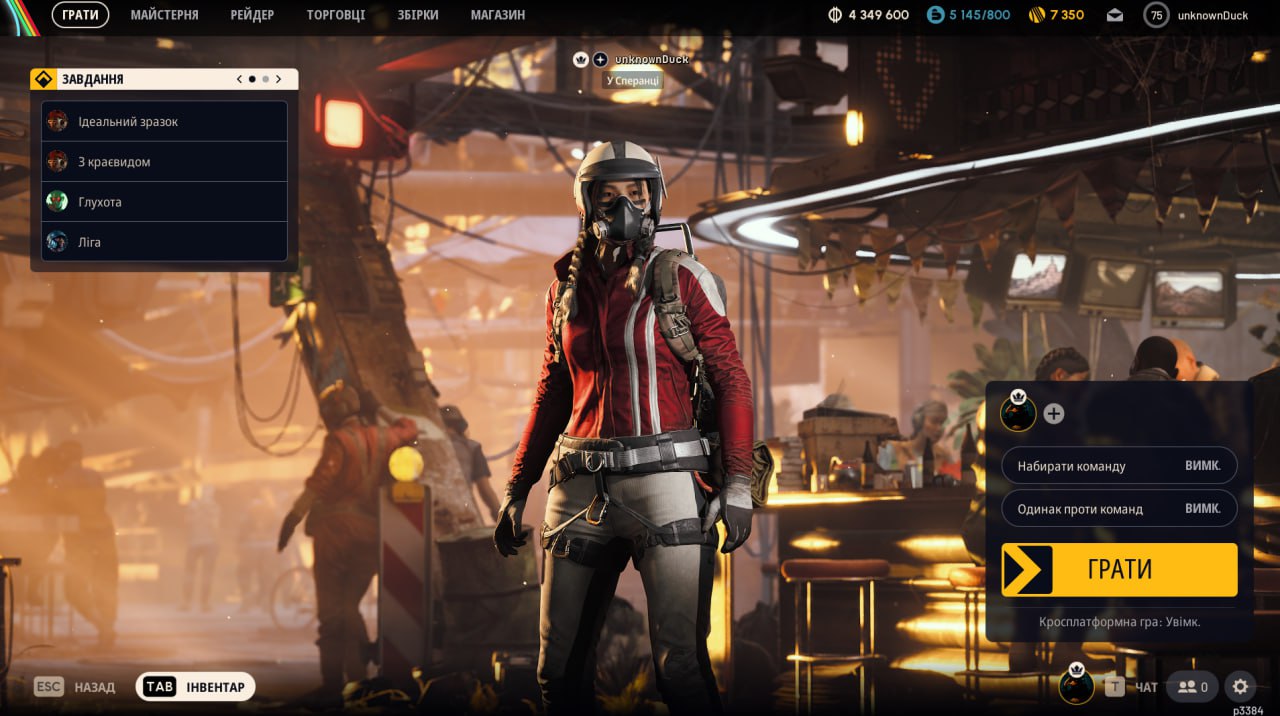This screenshot has width=1280, height=716.
Task: Open the gear settings button
Action: click(1240, 687)
